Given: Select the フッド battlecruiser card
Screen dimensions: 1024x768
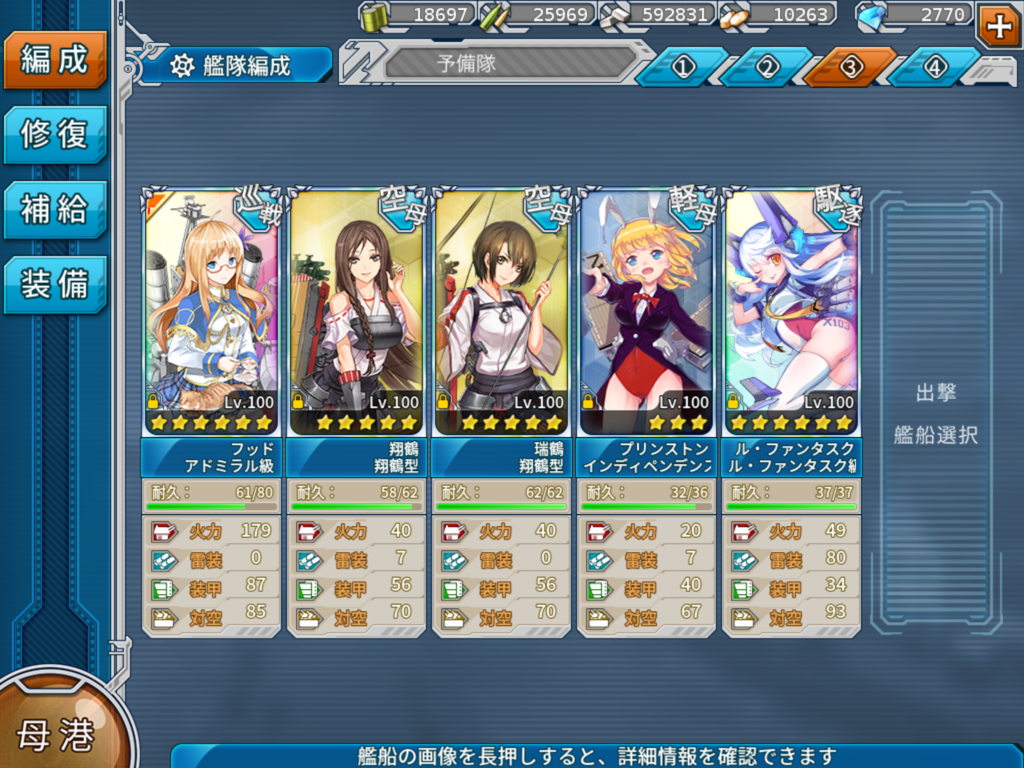Looking at the screenshot, I should pos(210,312).
